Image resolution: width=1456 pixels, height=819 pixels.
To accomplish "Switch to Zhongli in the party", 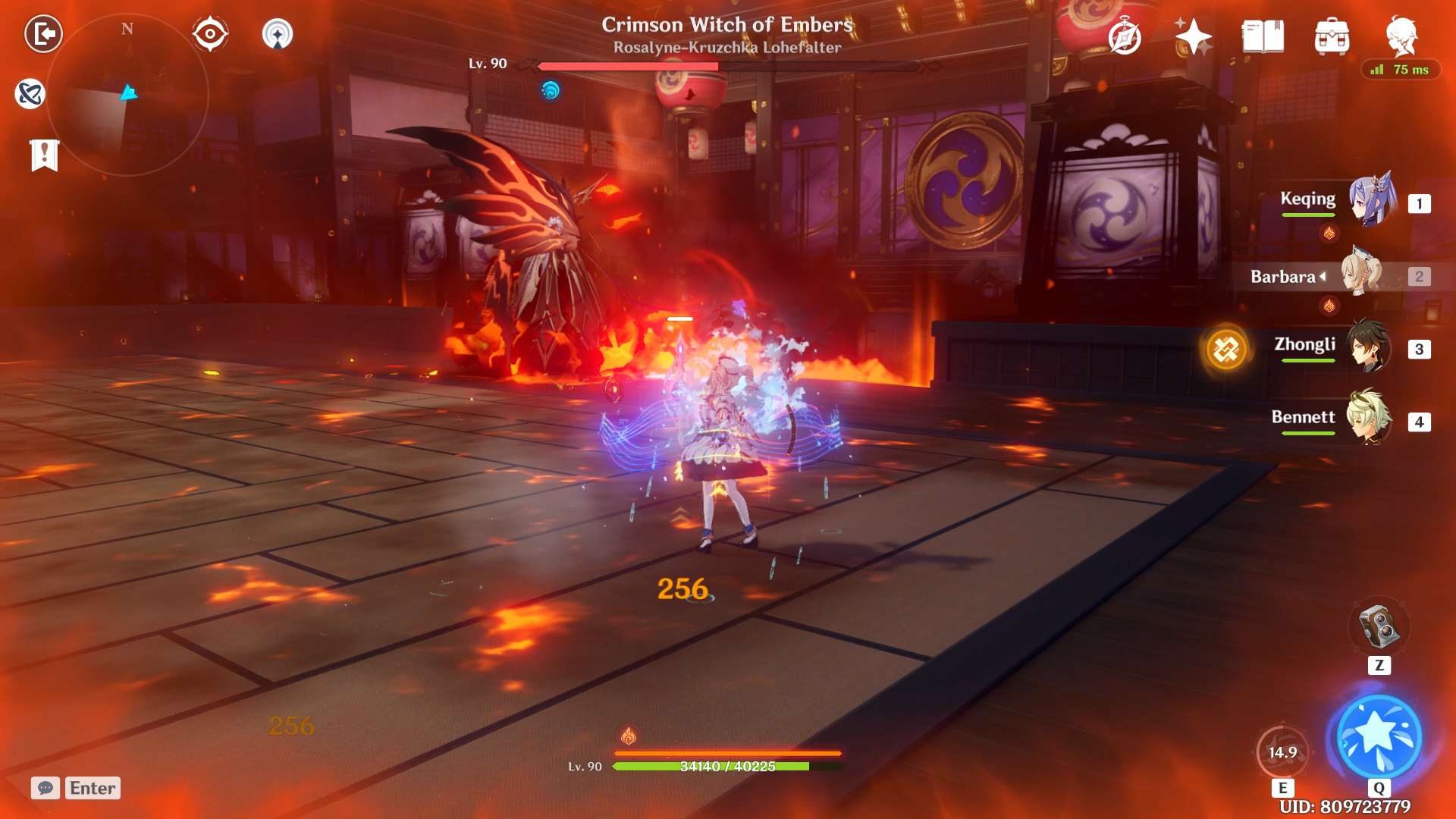I will click(1368, 347).
